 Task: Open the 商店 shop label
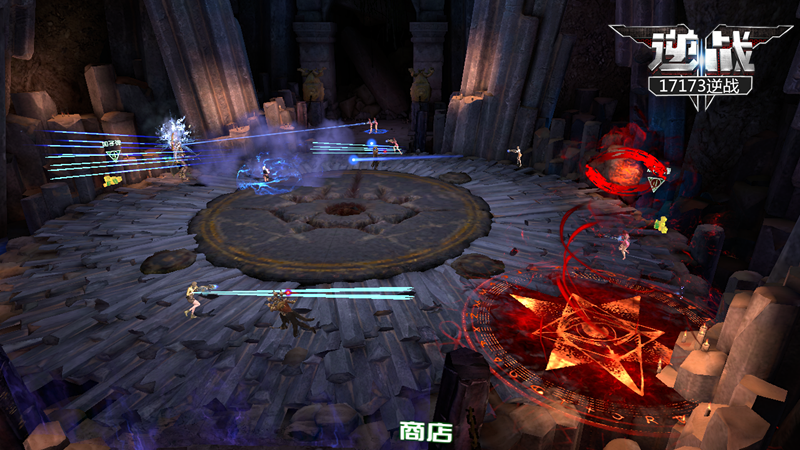425,432
